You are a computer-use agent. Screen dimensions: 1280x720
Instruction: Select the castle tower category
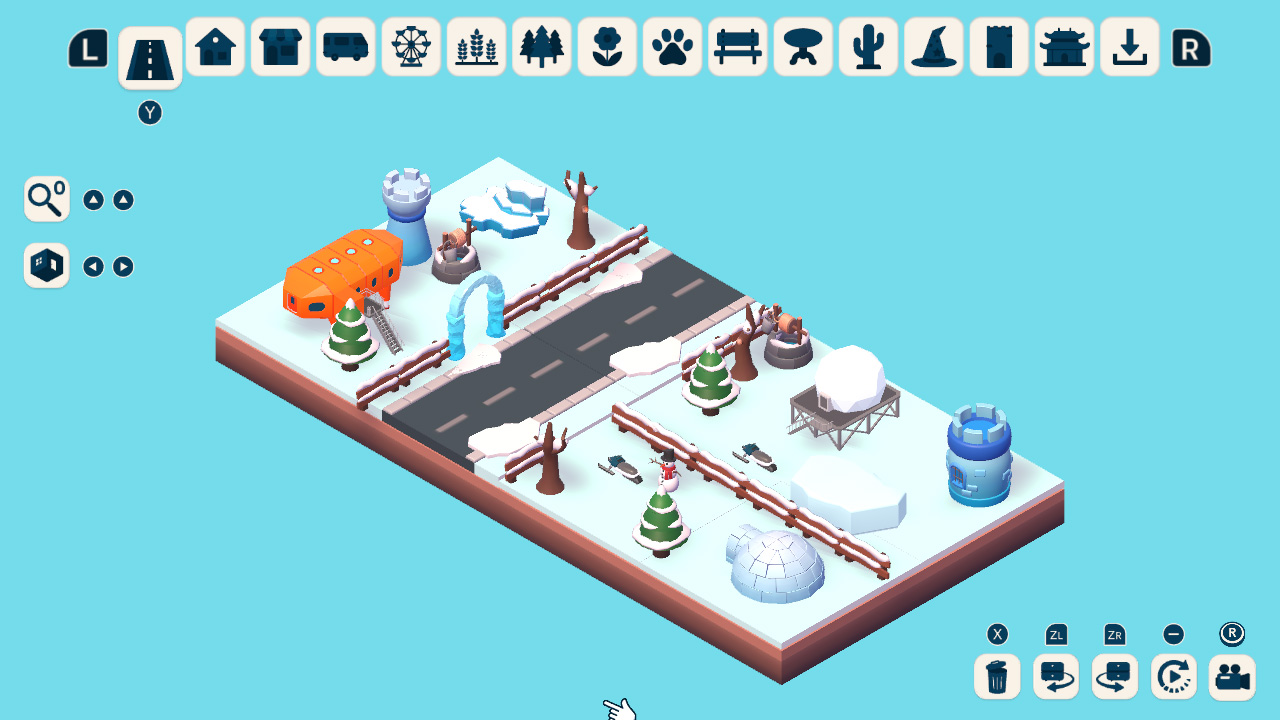click(x=999, y=46)
